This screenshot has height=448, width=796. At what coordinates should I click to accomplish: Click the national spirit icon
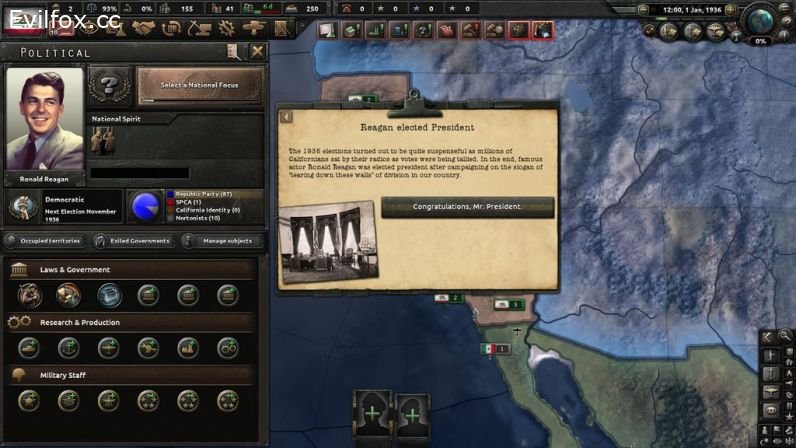103,140
